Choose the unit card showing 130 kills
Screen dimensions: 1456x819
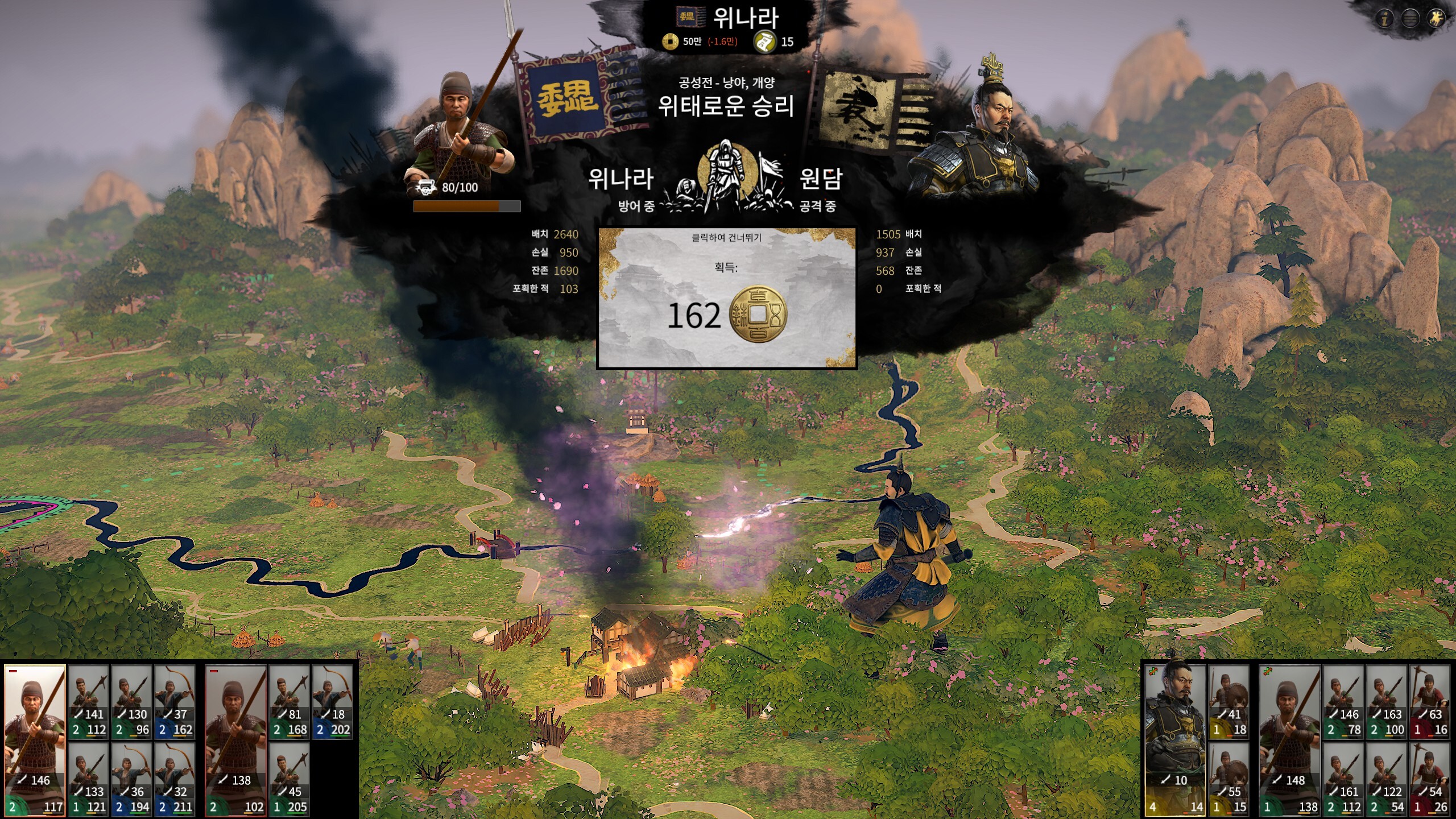click(132, 701)
